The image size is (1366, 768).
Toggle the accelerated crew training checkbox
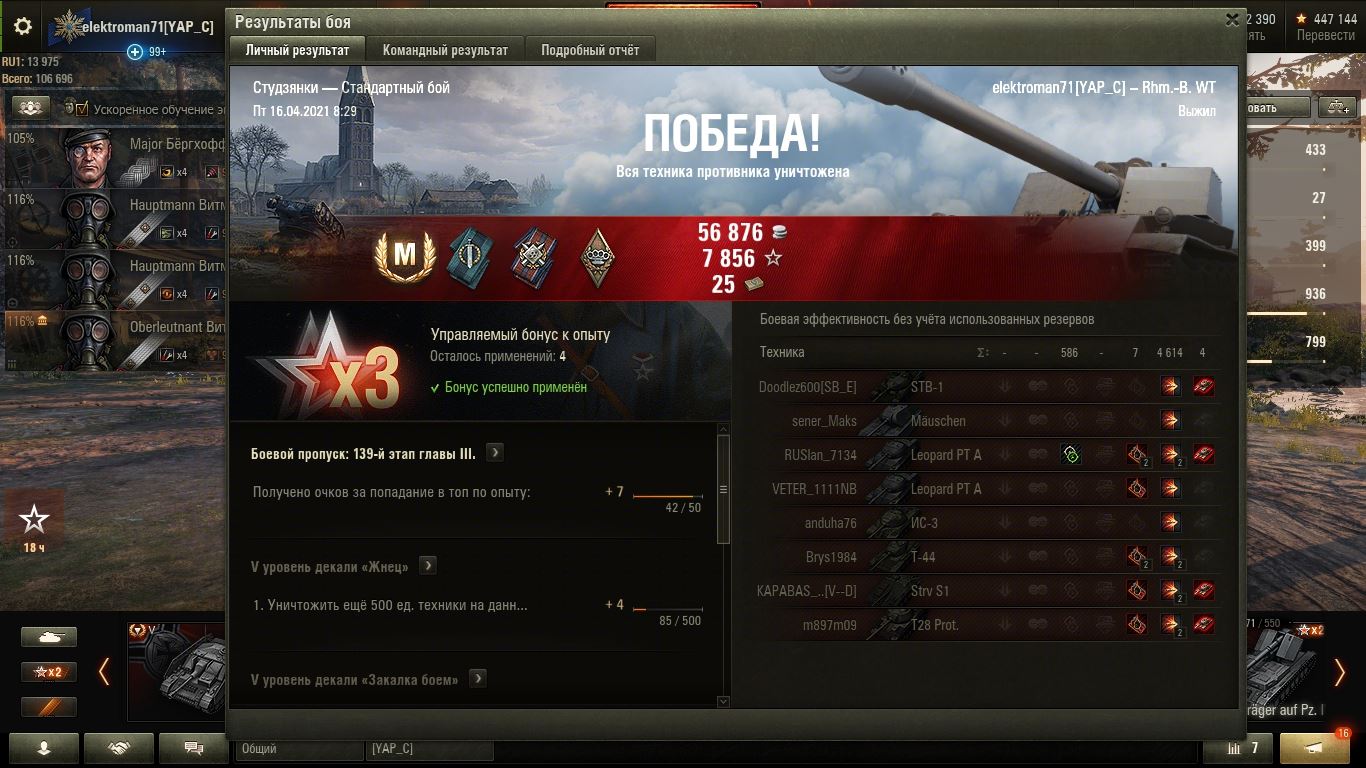pos(82,108)
